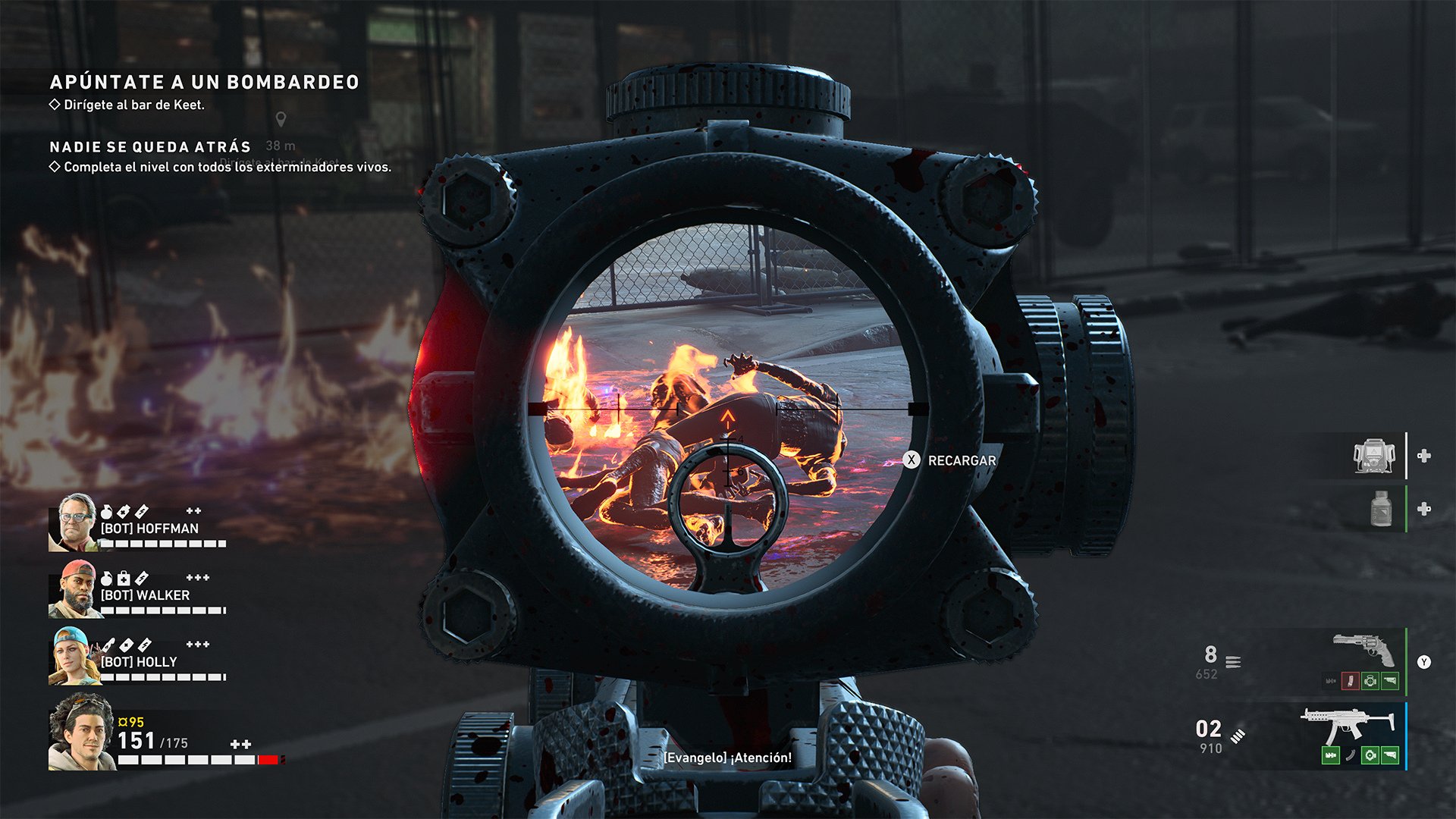Click Walker's first aid kit icon
The width and height of the screenshot is (1456, 819).
pos(124,578)
